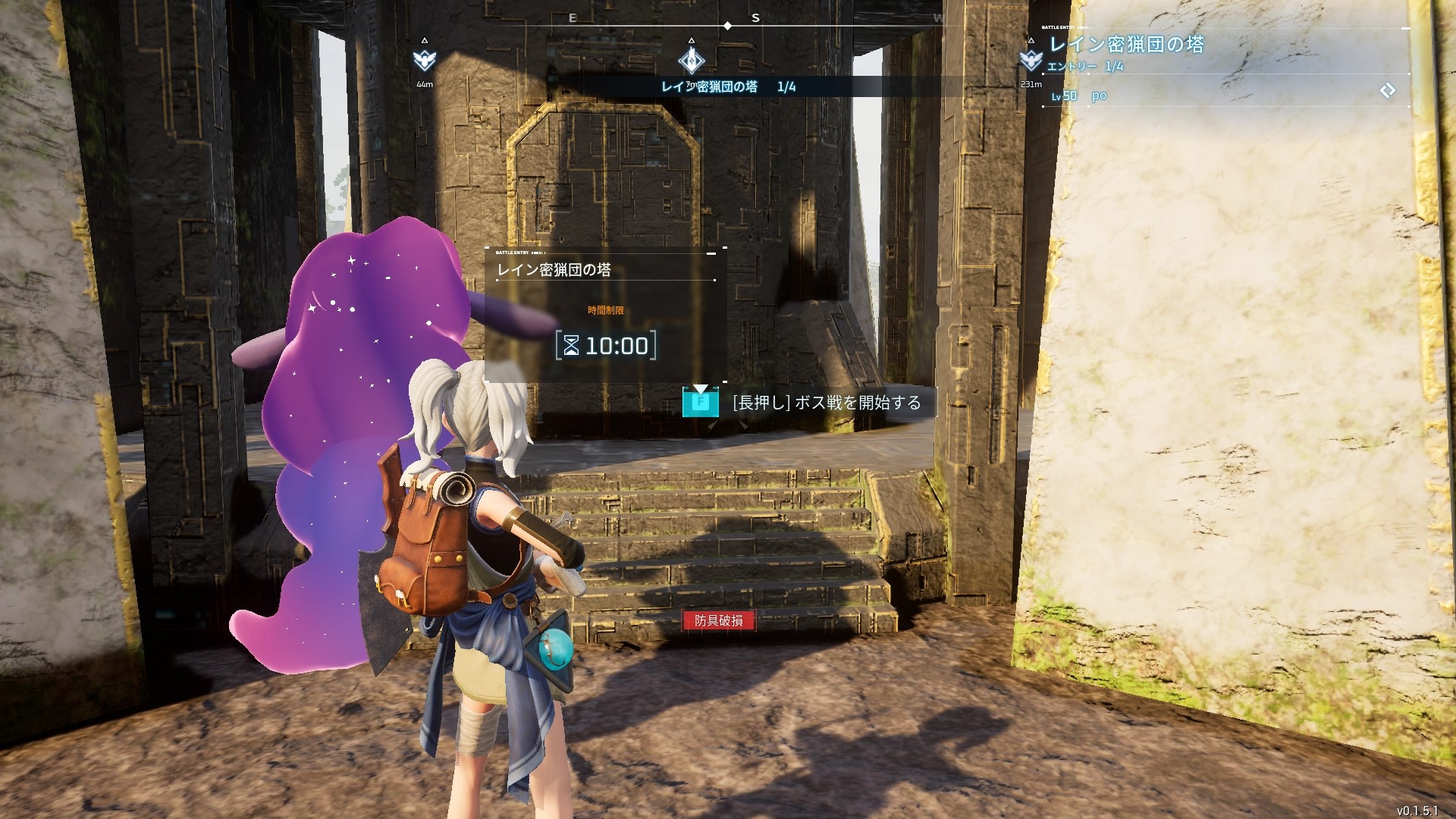
Task: Click the battle entry panel titled レイン密猟団の塔
Action: pos(605,315)
